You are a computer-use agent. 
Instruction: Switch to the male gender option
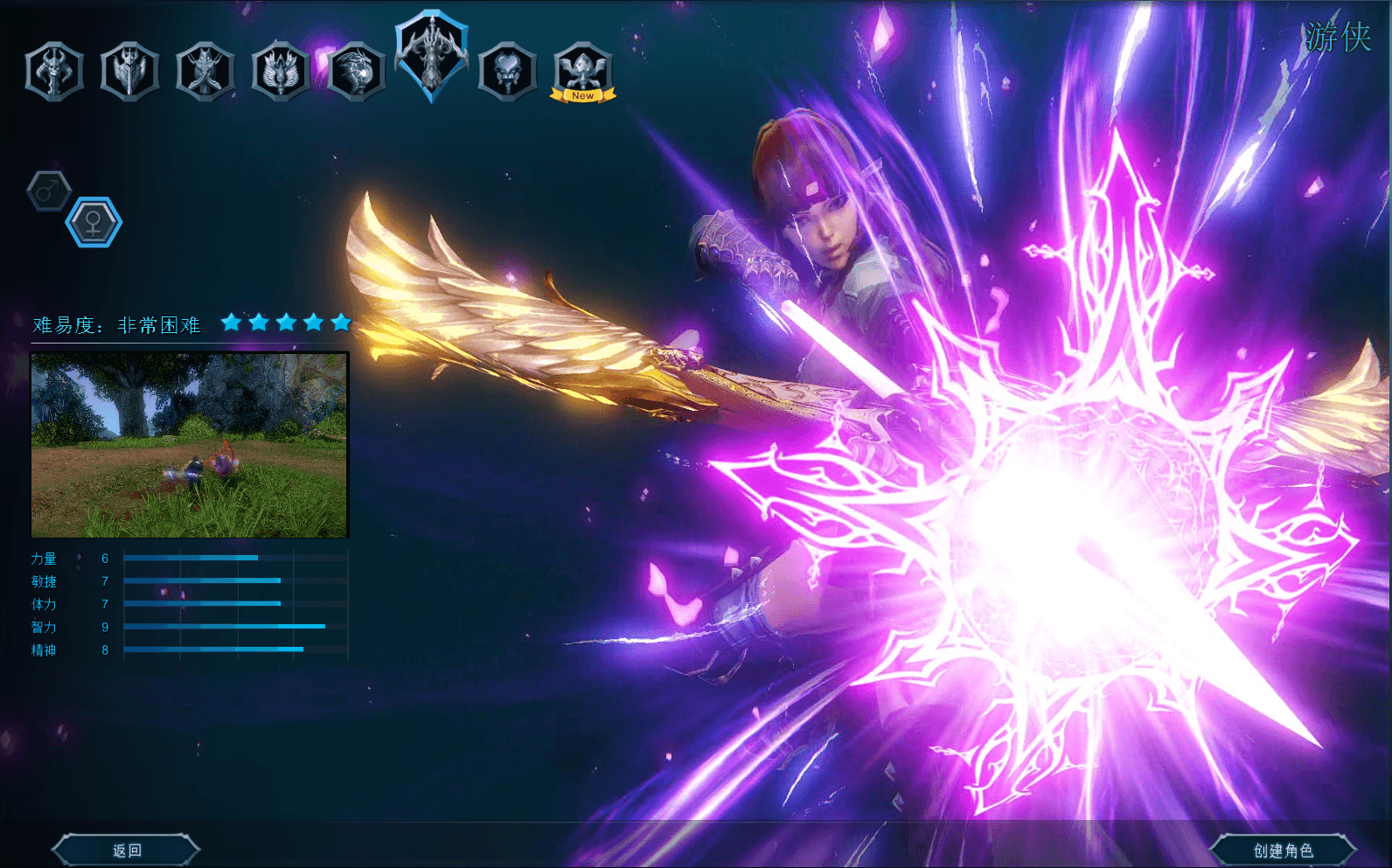coord(49,190)
